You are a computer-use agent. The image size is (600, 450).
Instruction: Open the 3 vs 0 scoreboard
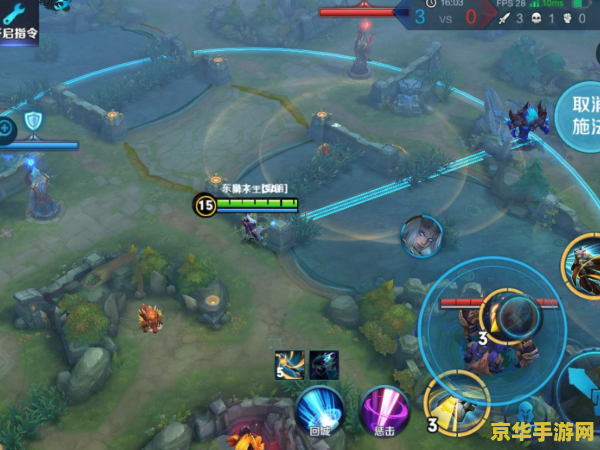tap(445, 16)
